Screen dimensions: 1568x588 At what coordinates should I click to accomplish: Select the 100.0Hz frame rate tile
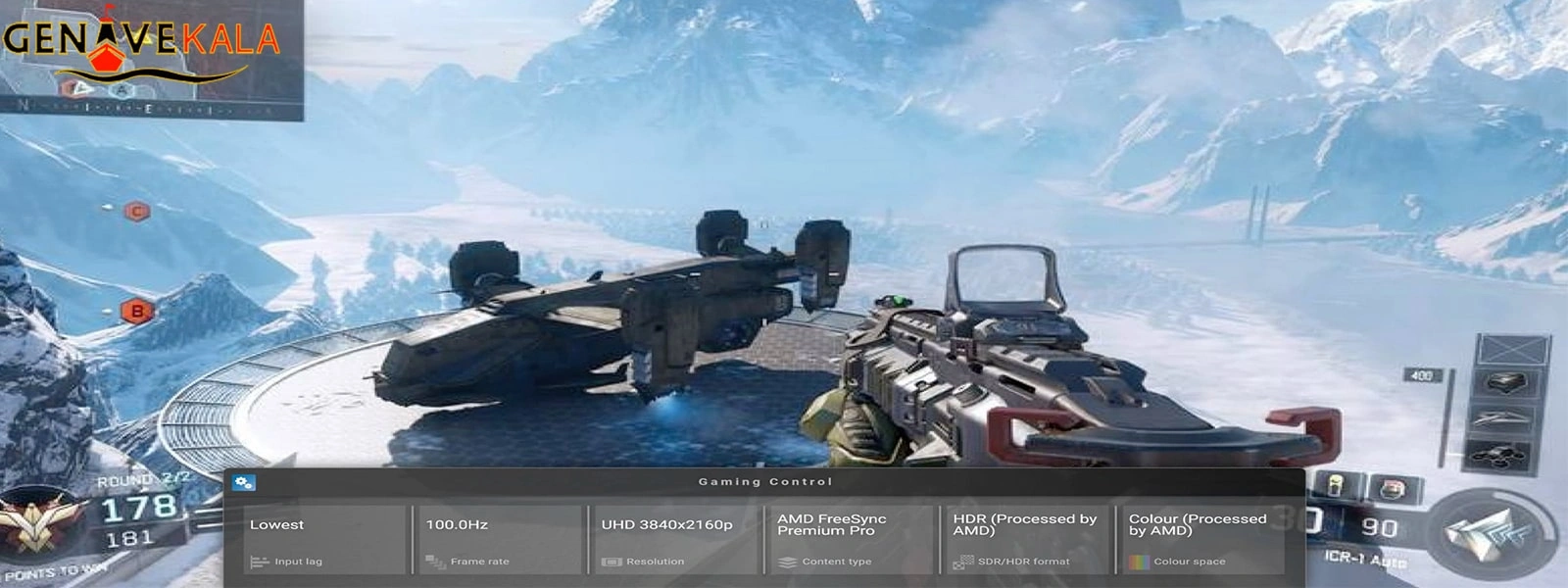(500, 539)
